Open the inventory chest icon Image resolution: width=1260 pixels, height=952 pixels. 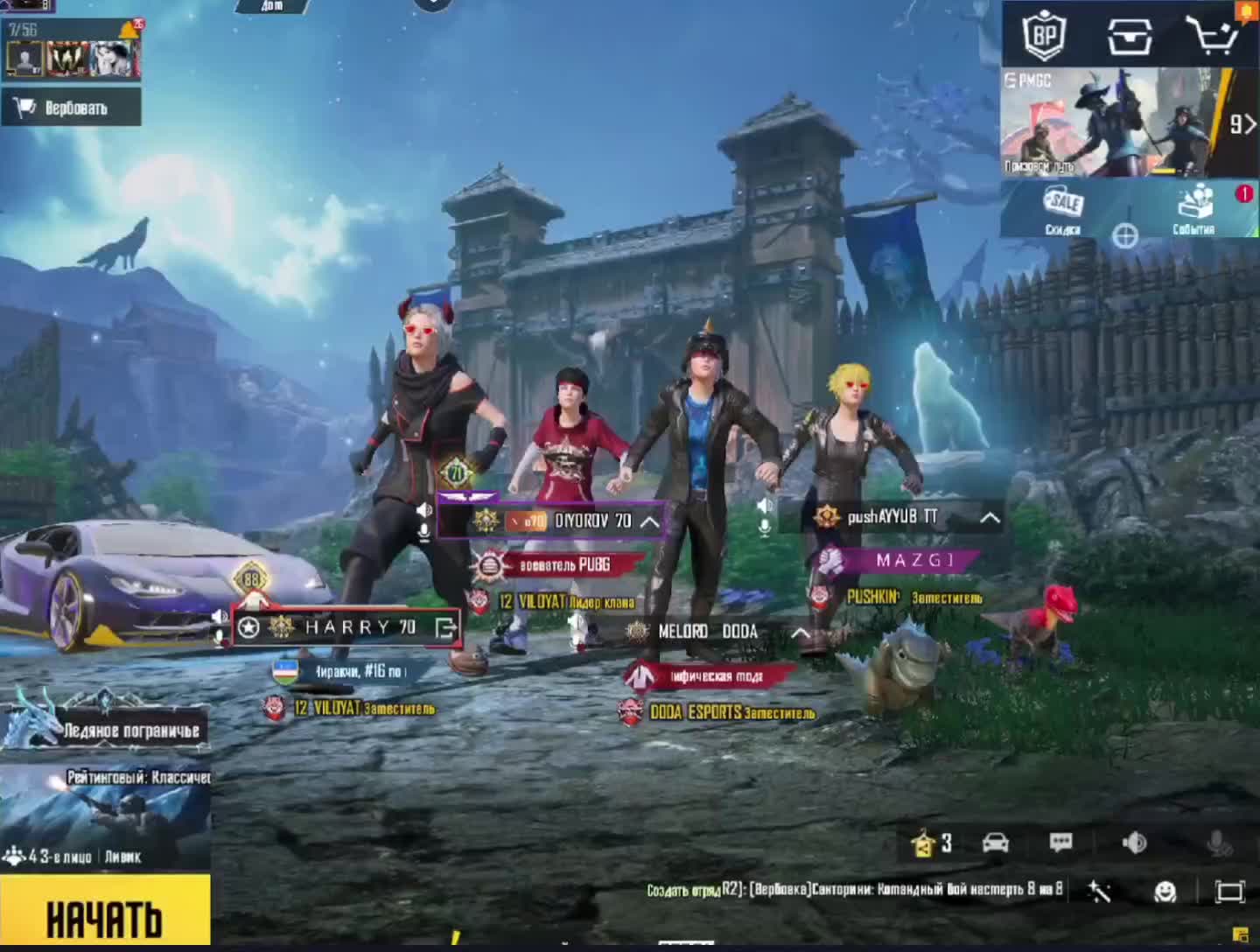(x=1130, y=35)
